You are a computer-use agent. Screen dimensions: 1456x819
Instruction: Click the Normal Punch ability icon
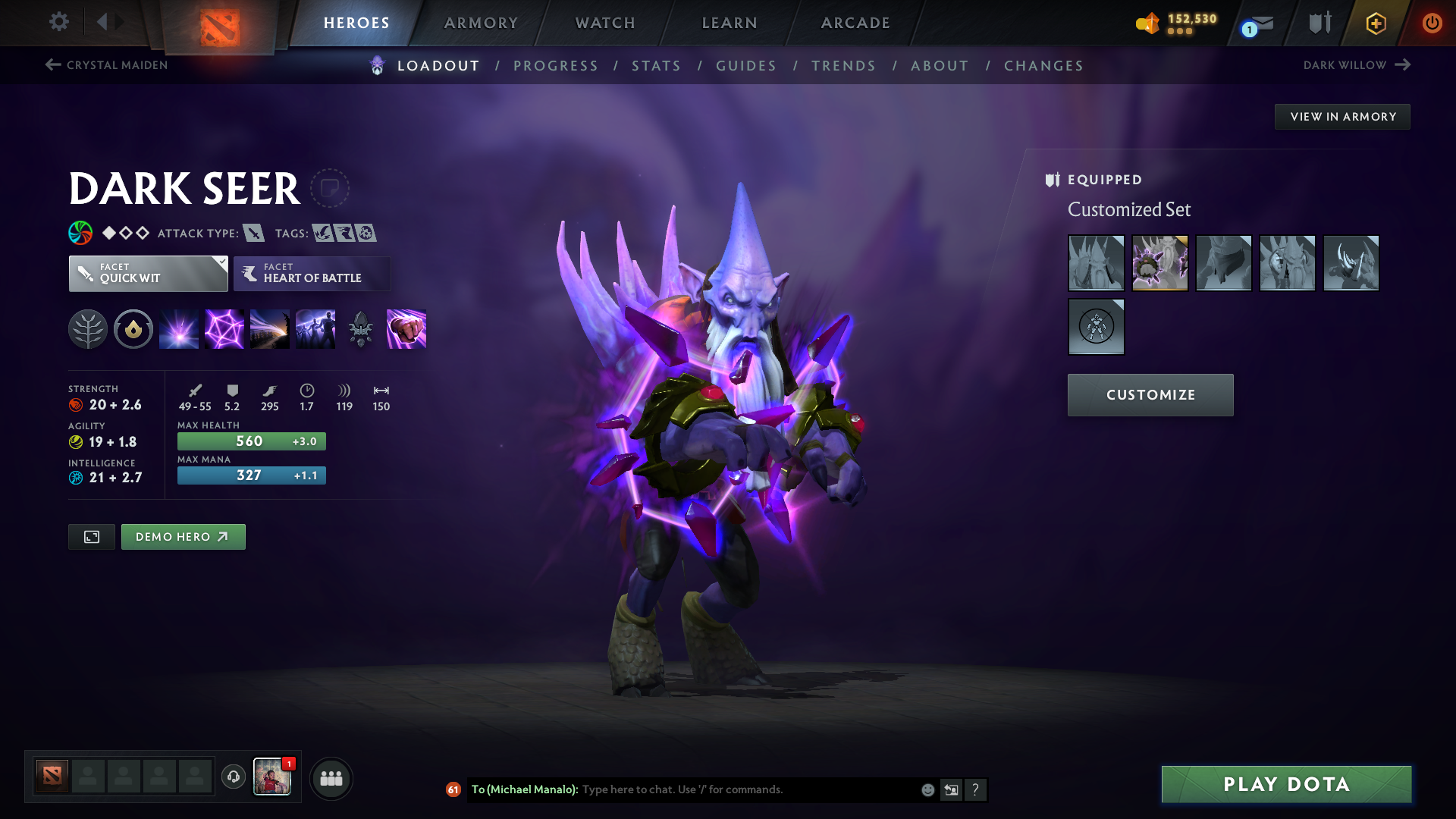(x=406, y=328)
